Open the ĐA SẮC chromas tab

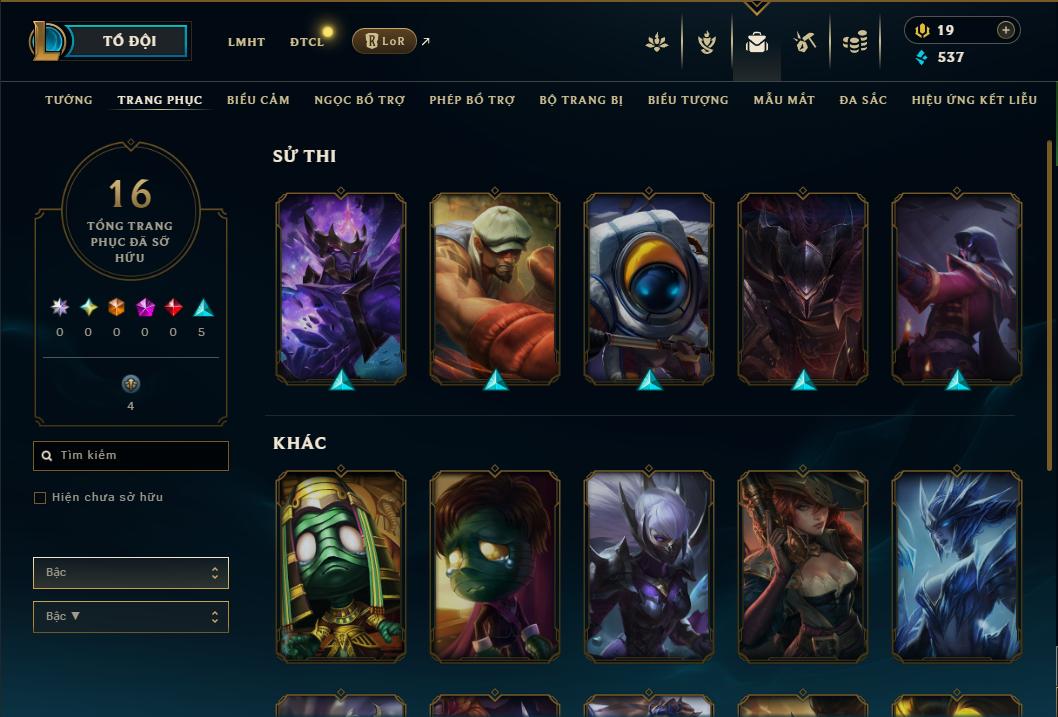pyautogui.click(x=863, y=100)
